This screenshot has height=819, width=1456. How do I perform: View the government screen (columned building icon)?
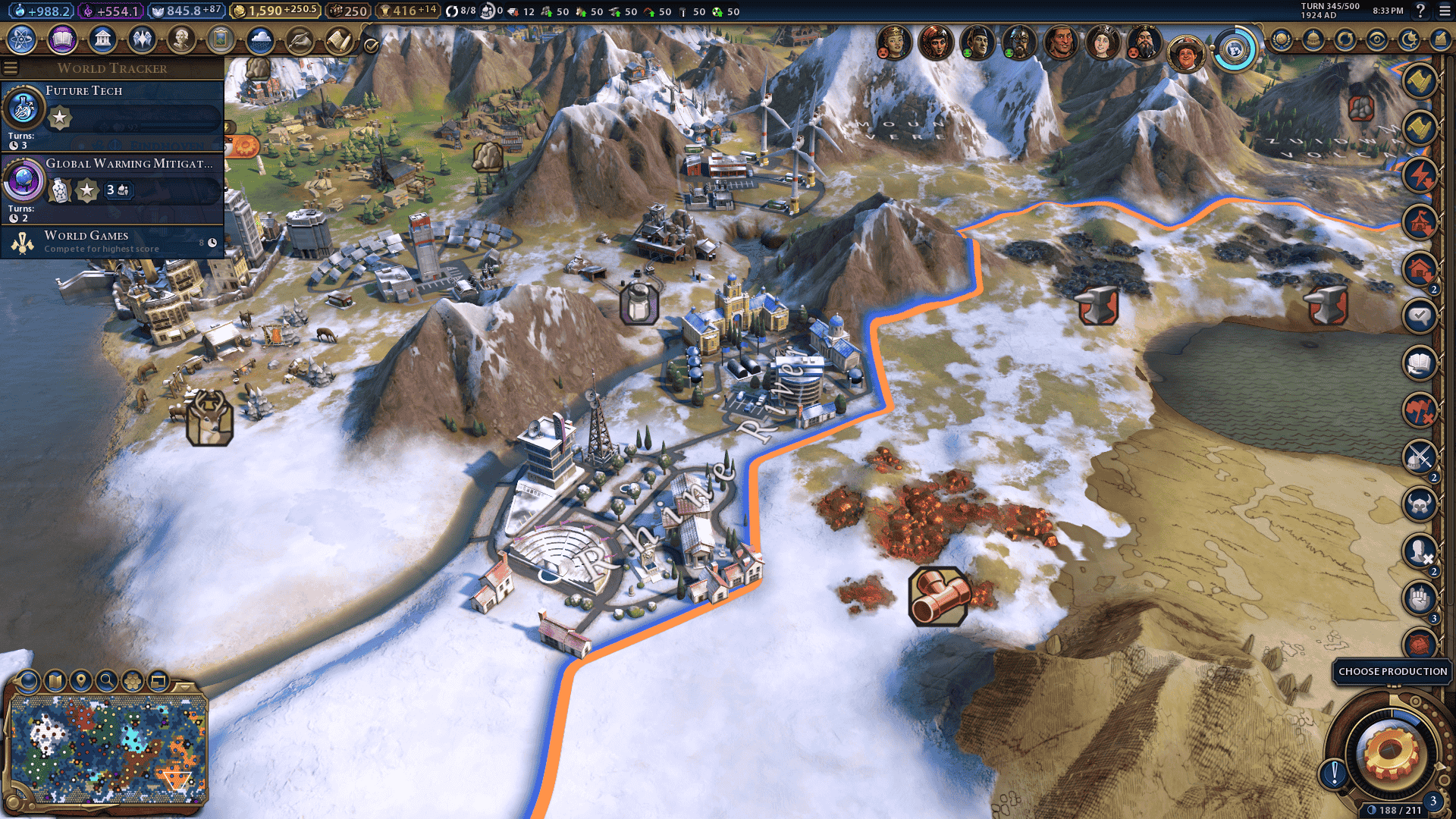102,39
